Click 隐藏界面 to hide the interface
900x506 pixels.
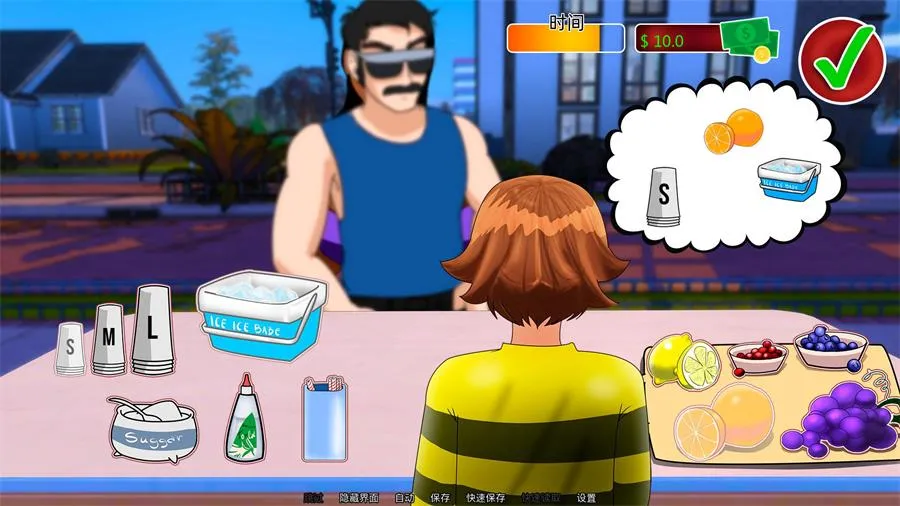[359, 498]
